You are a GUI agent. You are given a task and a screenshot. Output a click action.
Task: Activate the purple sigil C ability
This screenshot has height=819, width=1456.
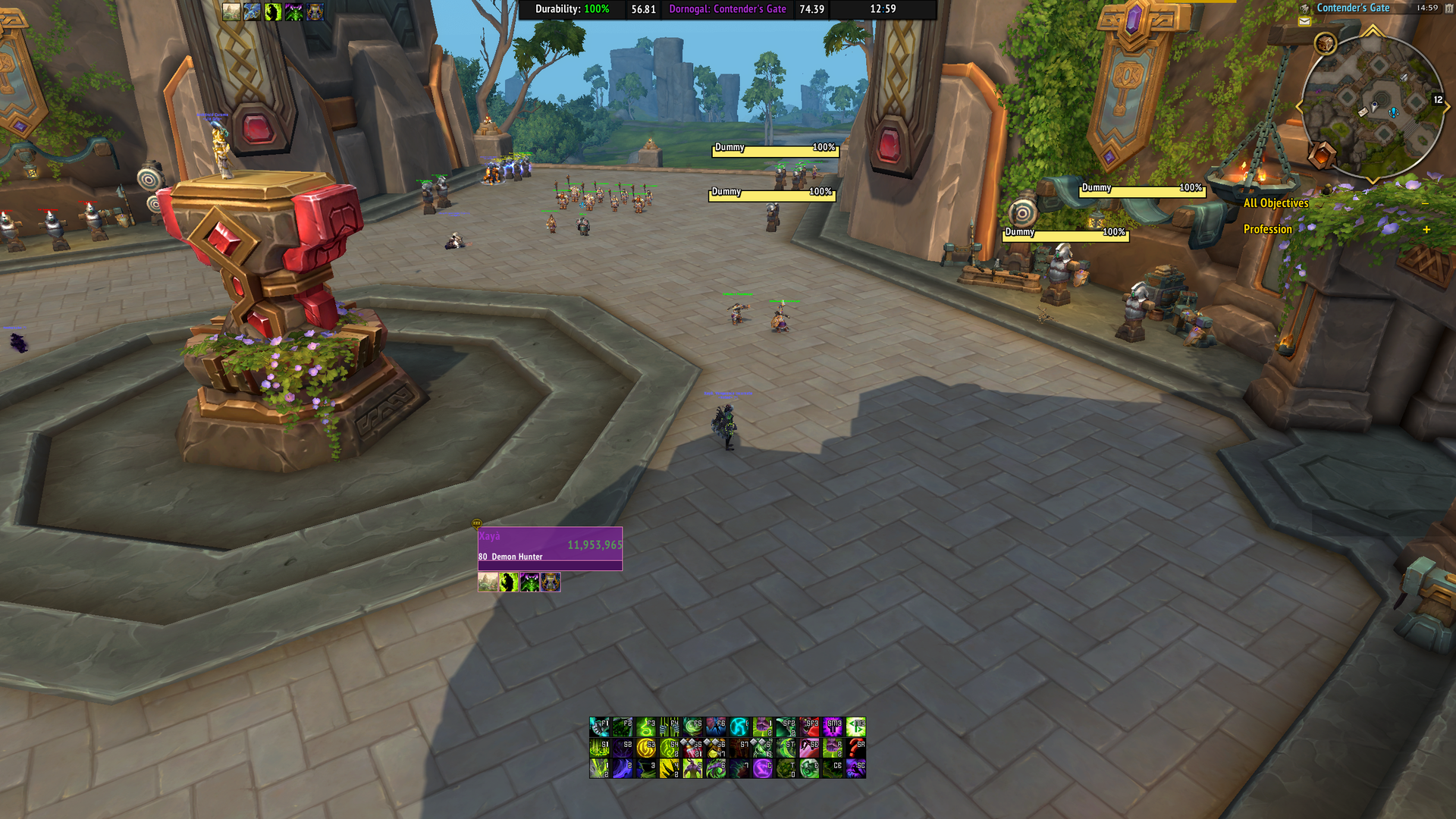(763, 769)
